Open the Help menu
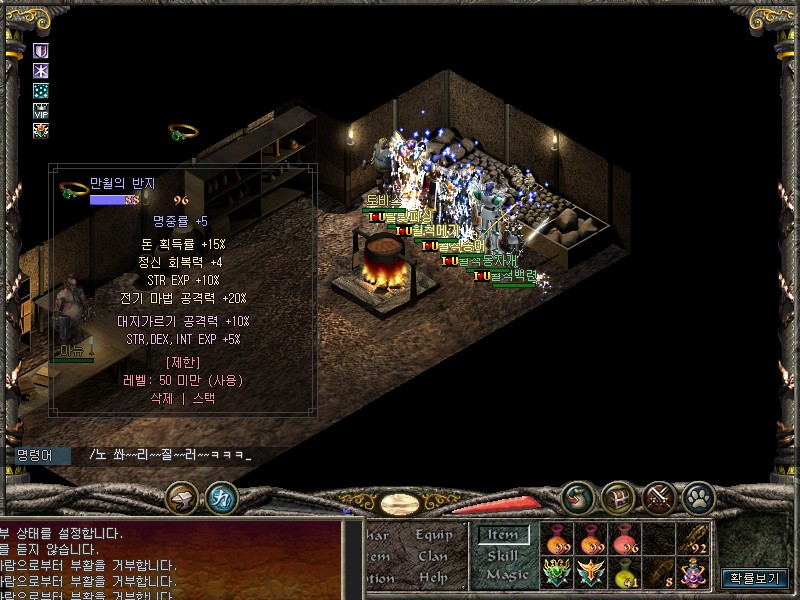 (x=433, y=577)
